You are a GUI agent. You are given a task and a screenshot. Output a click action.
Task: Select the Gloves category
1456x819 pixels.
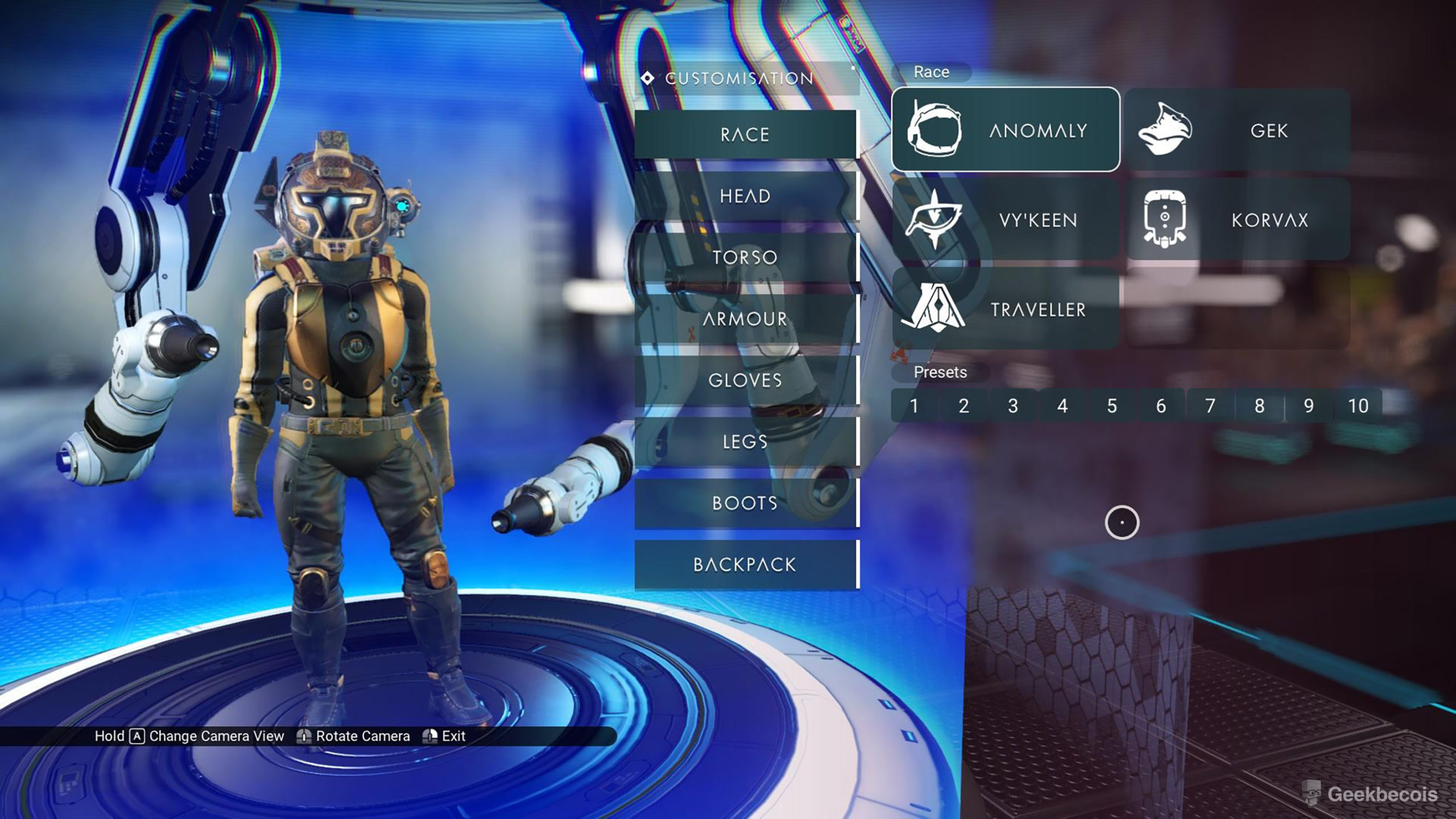(x=745, y=380)
